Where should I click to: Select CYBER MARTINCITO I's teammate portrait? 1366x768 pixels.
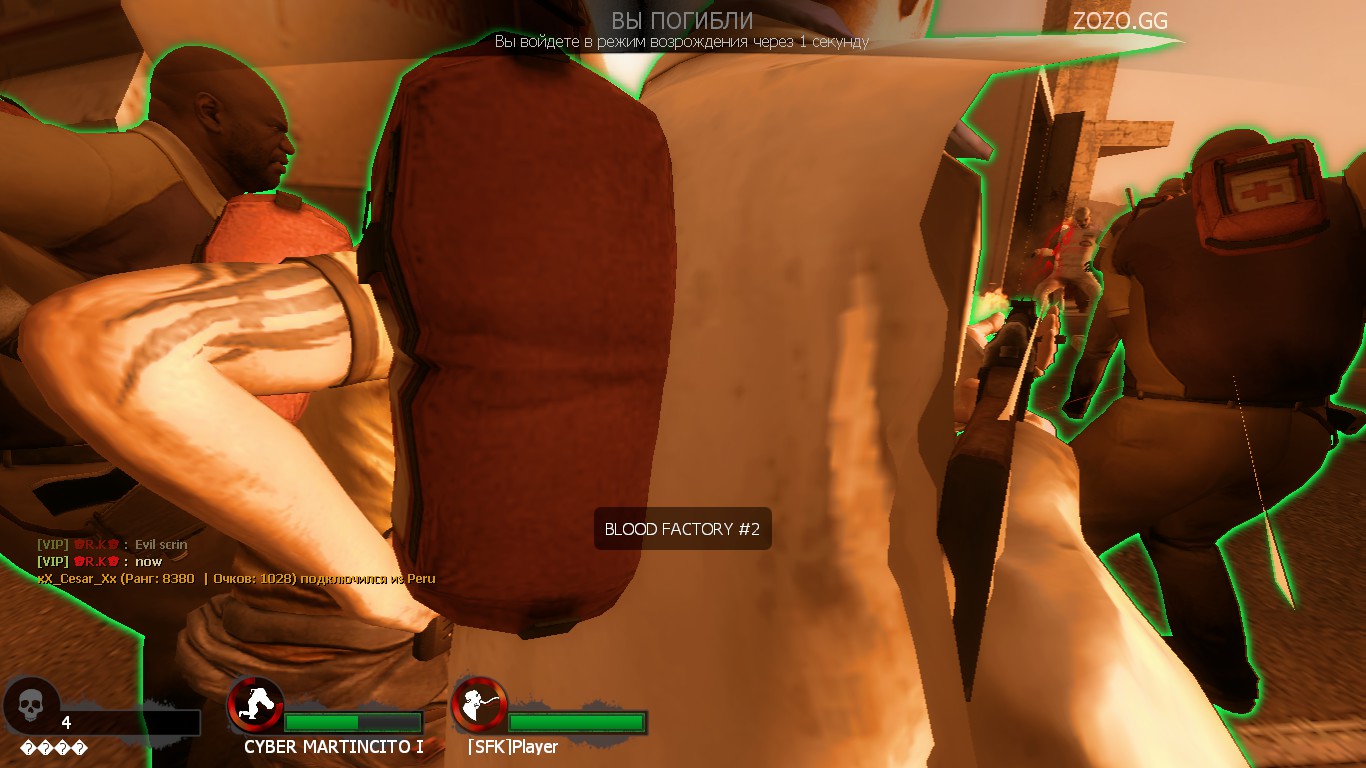tap(256, 704)
